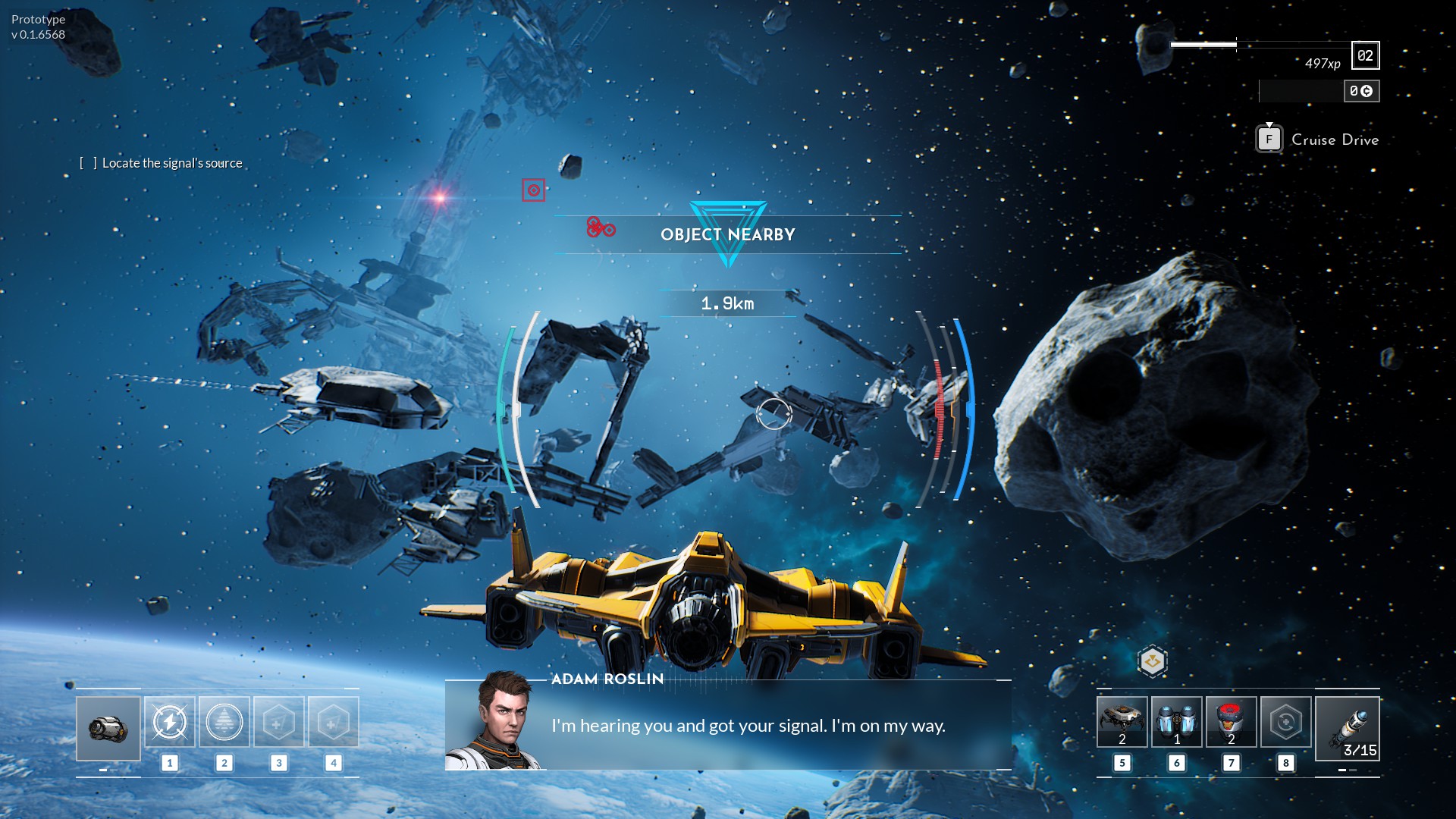
Task: Click the credits counter box
Action: (x=1361, y=91)
